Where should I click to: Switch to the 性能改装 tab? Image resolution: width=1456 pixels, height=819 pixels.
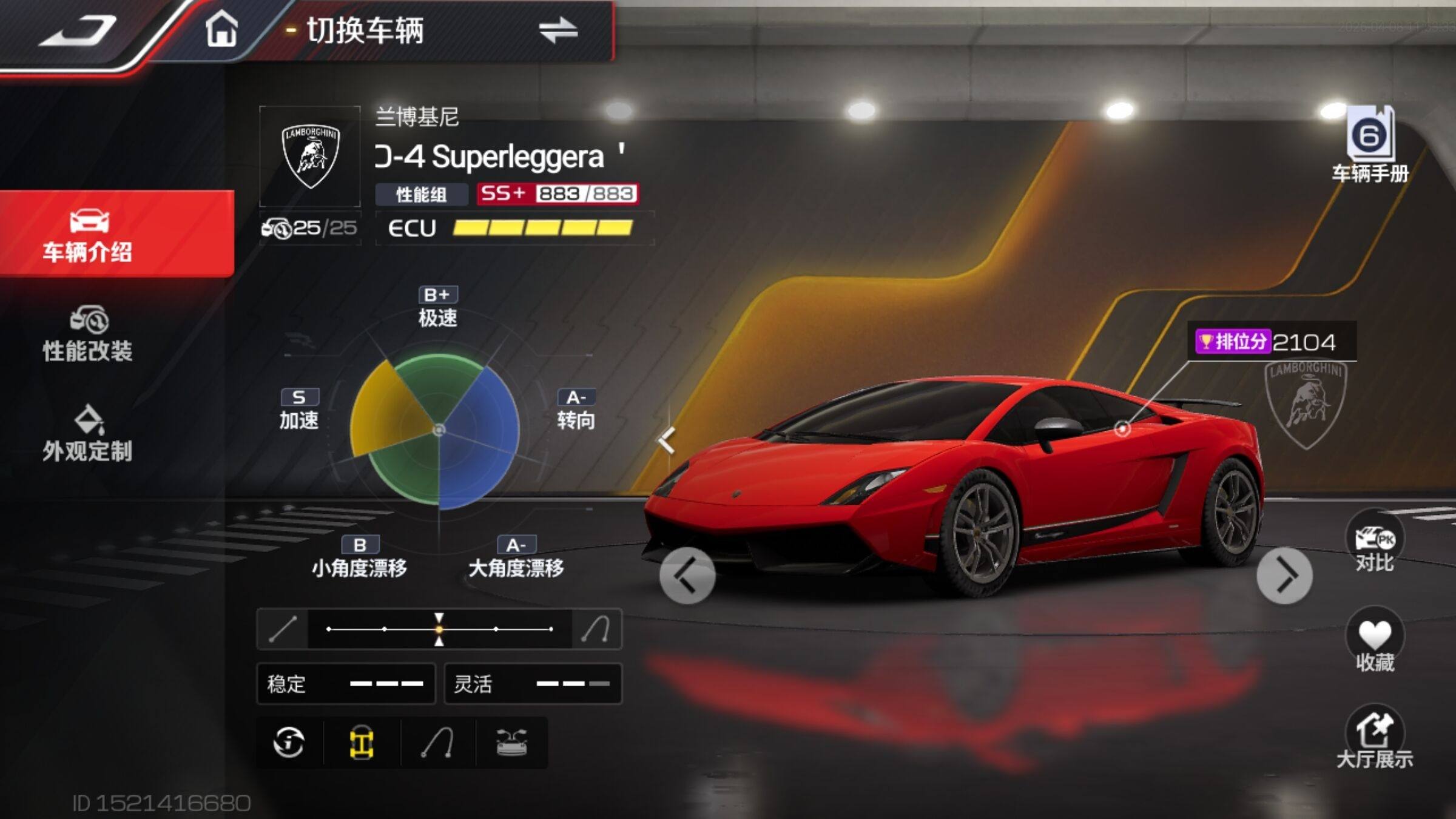(x=88, y=335)
